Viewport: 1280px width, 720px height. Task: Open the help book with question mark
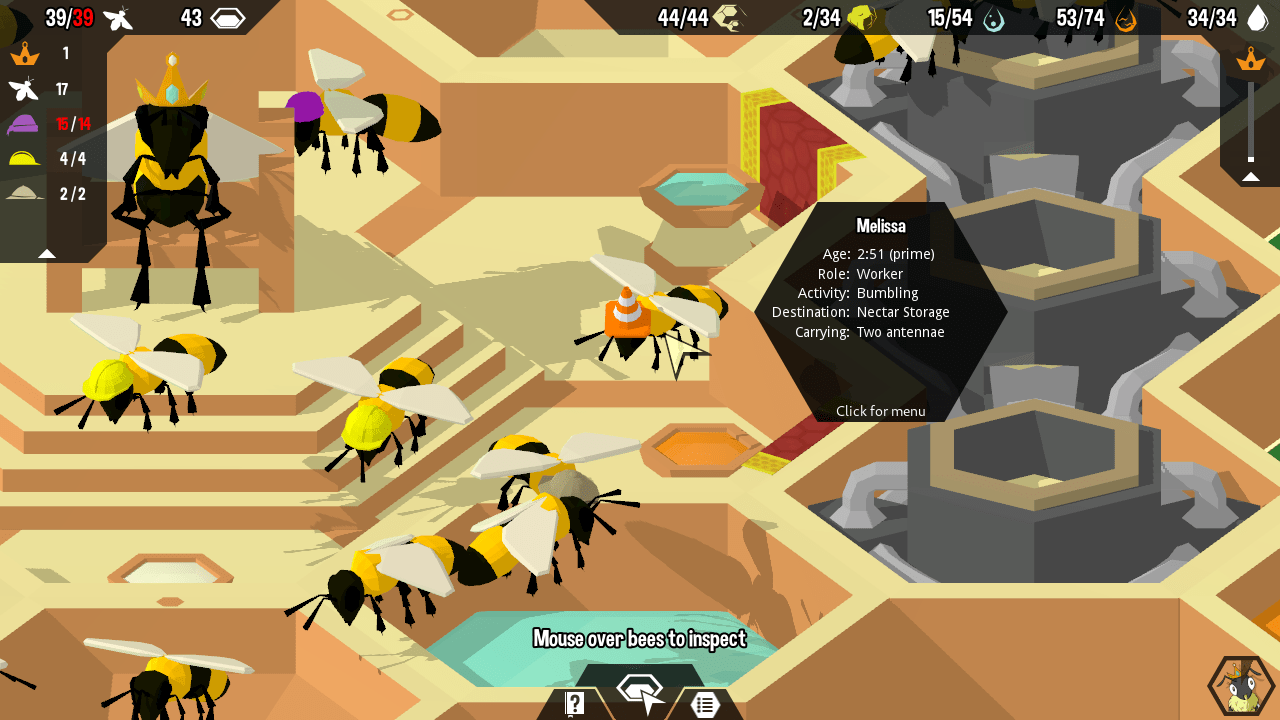(x=575, y=703)
